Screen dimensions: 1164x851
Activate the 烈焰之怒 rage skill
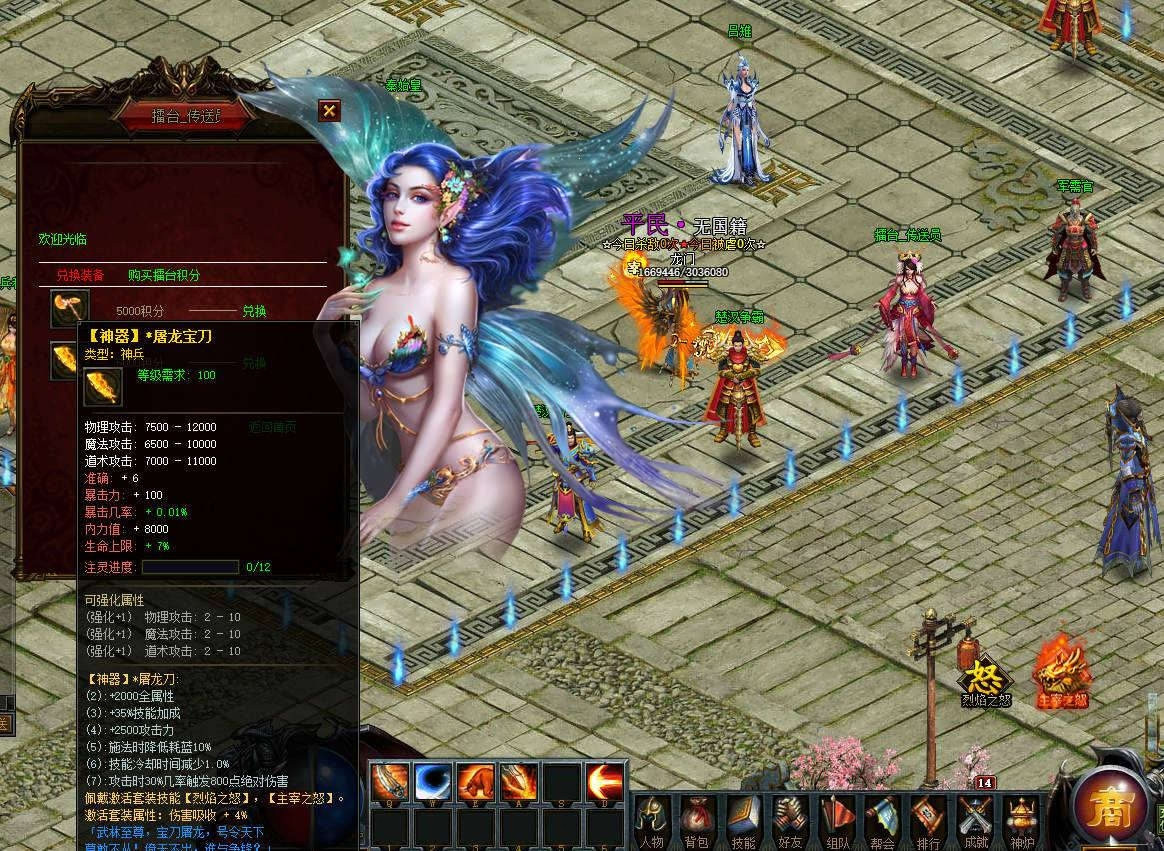(x=986, y=677)
